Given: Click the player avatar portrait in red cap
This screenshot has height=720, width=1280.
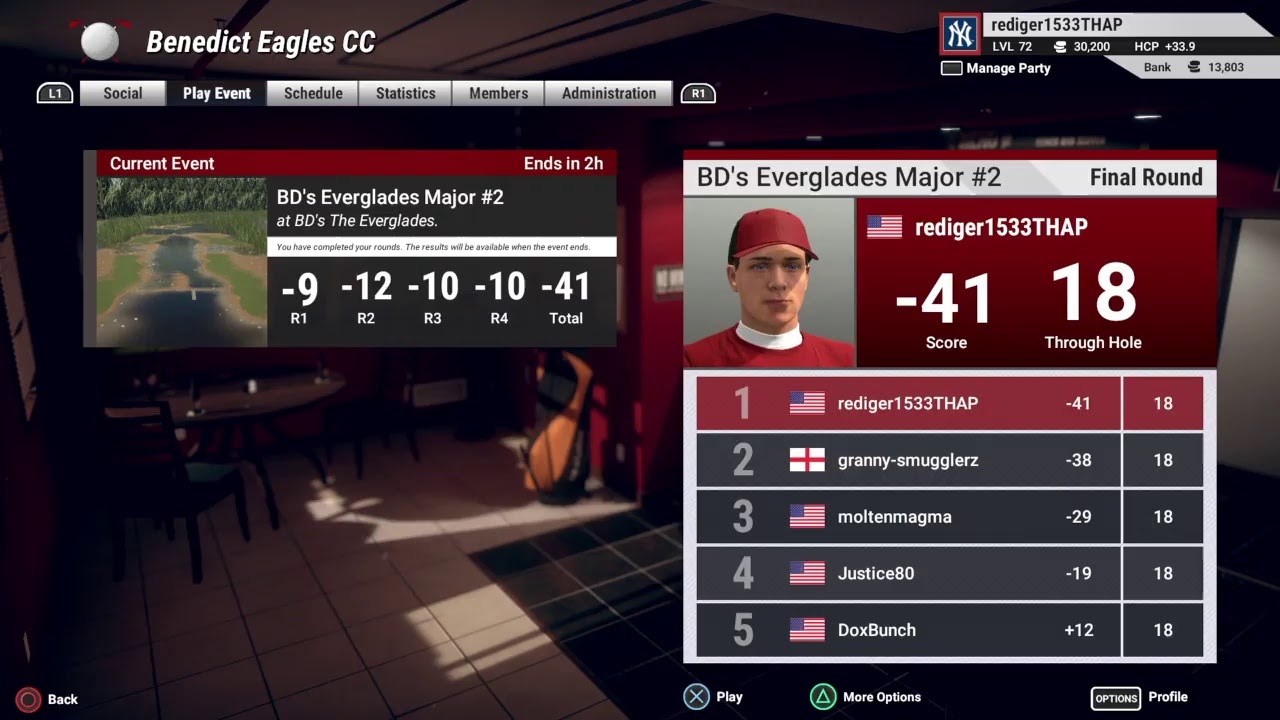Looking at the screenshot, I should [769, 283].
